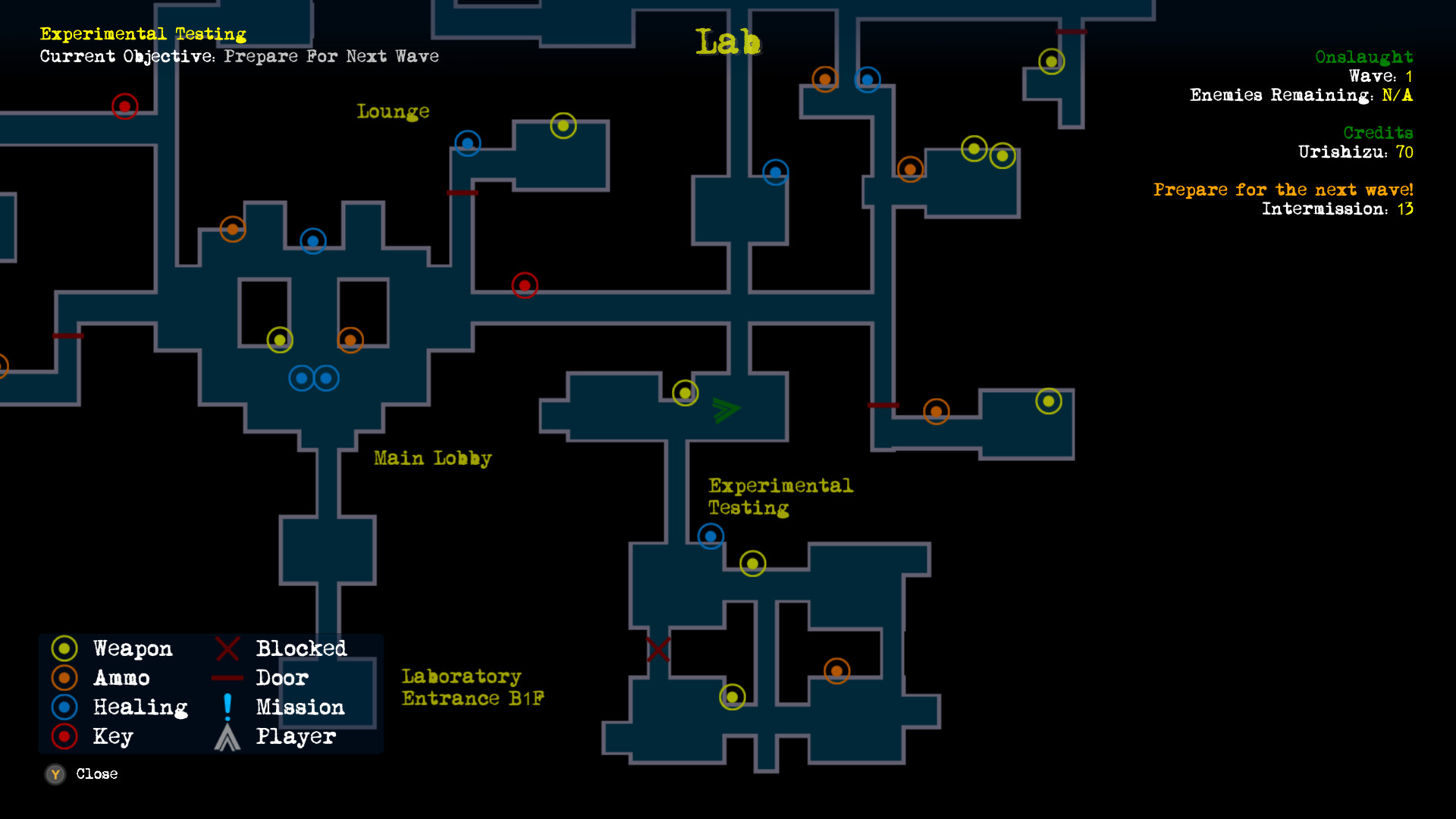1456x819 pixels.
Task: Select the door marker near the Lounge
Action: [463, 193]
